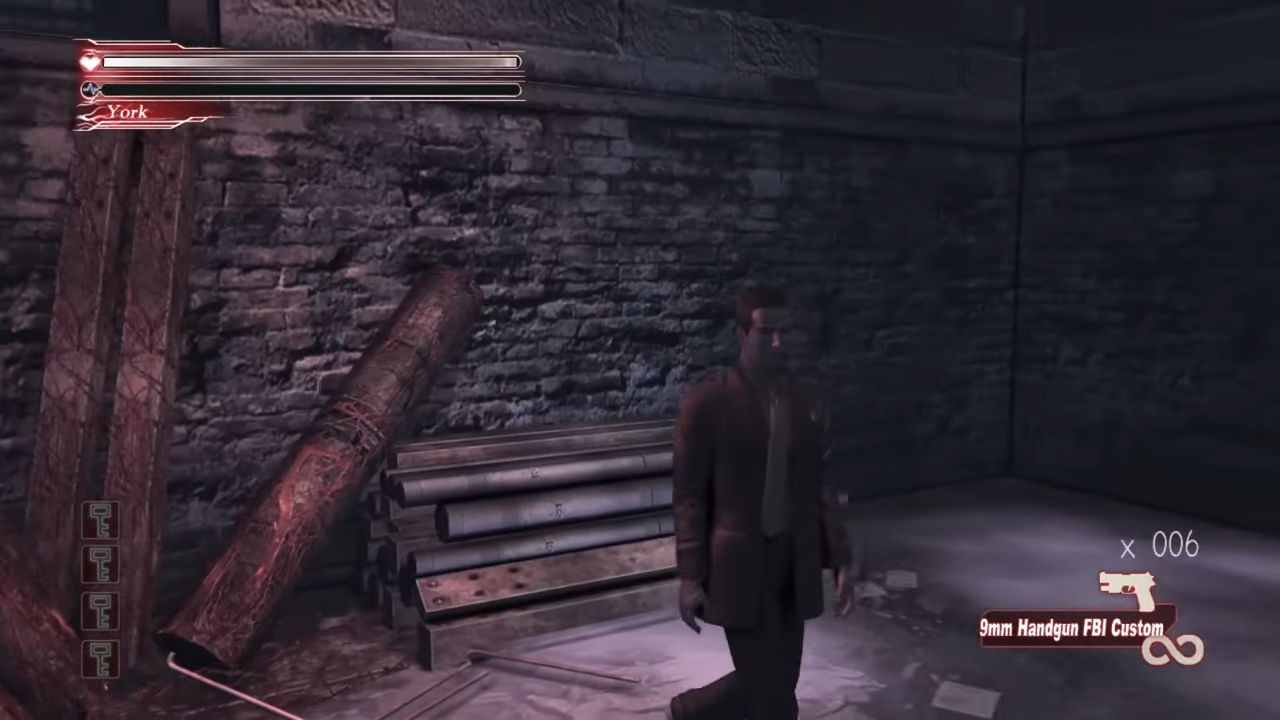Click the York character name plate
Viewport: 1280px width, 720px height.
coord(128,112)
